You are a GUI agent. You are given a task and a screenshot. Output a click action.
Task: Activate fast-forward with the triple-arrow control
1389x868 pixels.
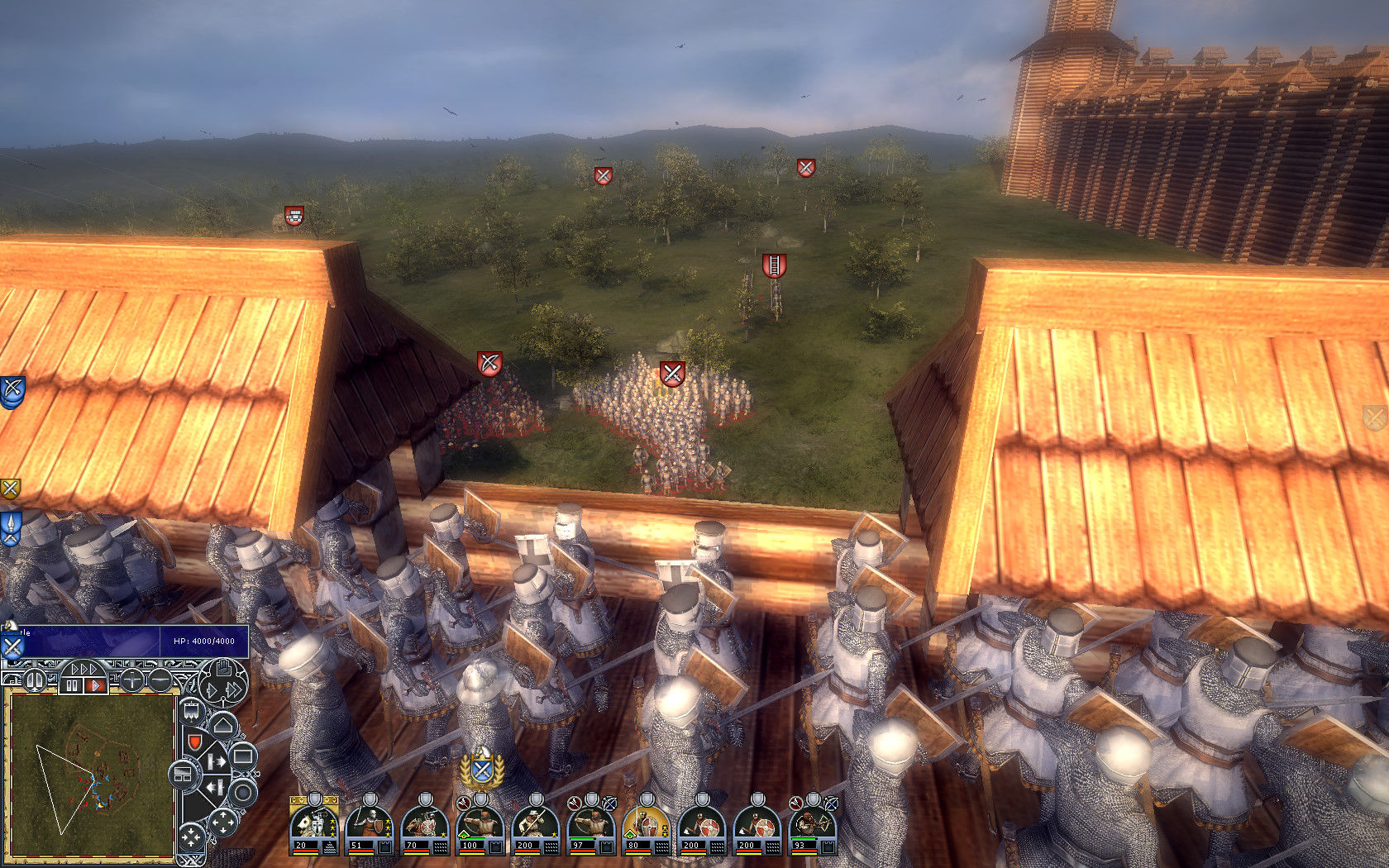(x=83, y=668)
